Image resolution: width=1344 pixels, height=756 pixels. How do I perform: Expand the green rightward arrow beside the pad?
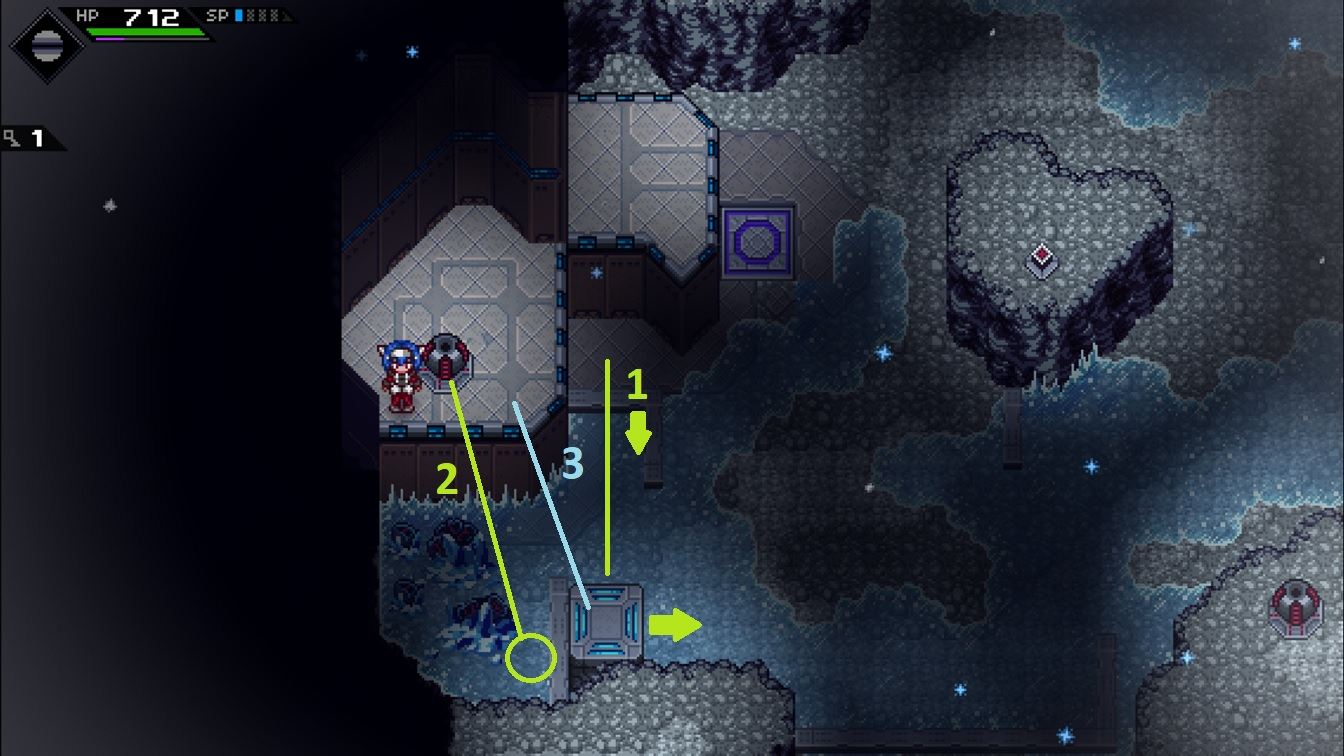(678, 625)
